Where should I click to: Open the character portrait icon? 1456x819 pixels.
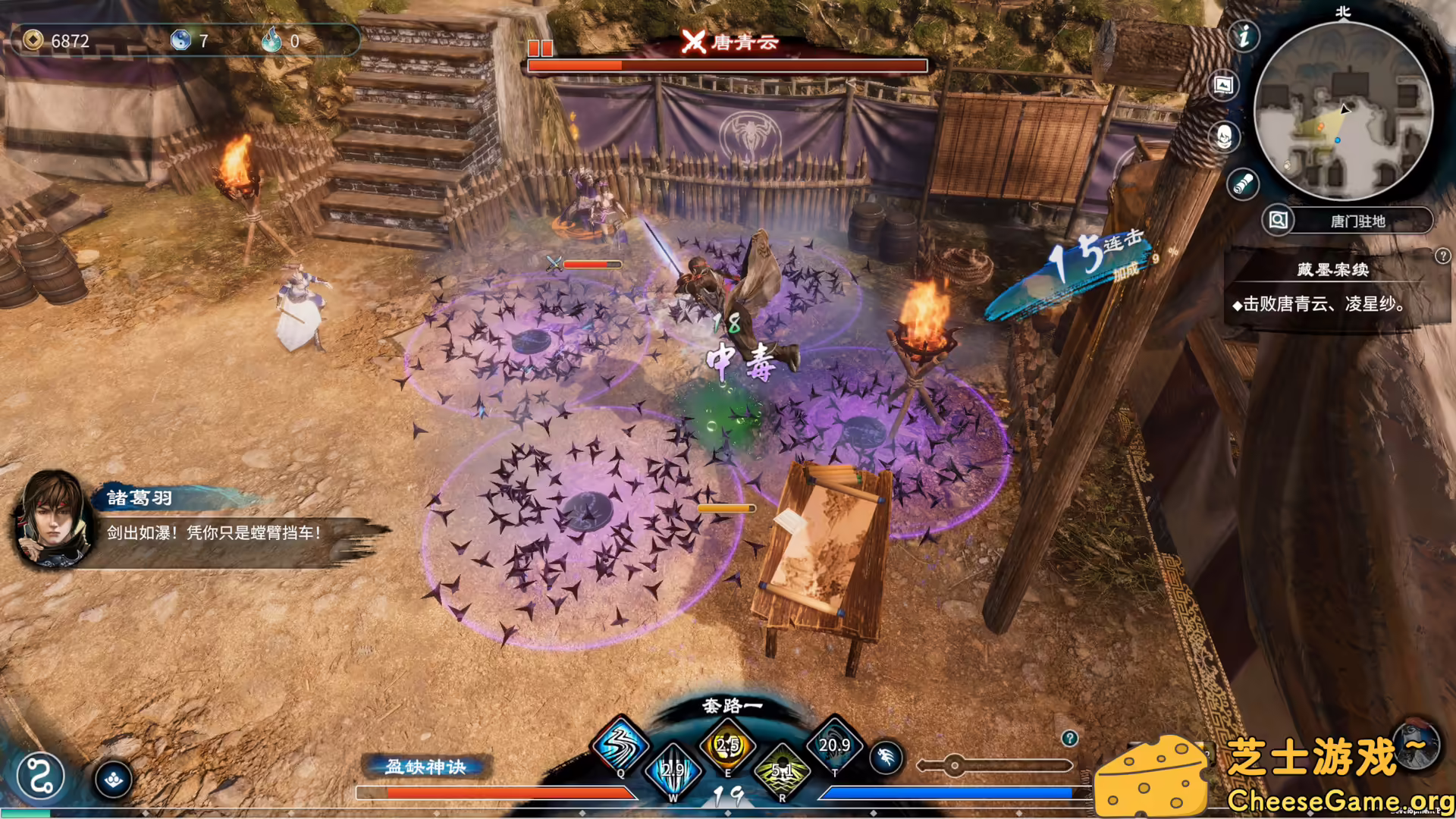point(1224,136)
